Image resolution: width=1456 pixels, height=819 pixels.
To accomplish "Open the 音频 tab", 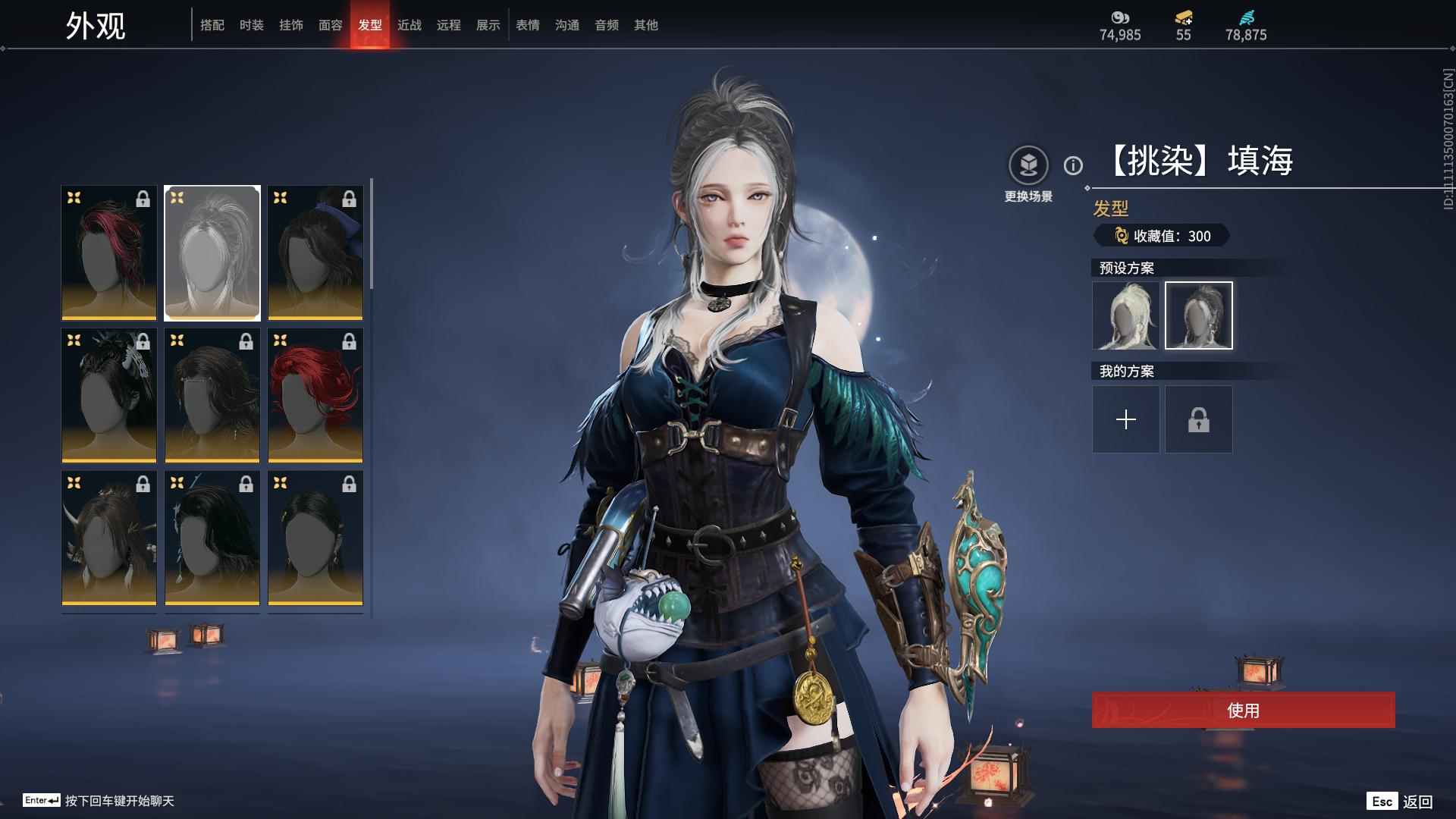I will click(607, 25).
